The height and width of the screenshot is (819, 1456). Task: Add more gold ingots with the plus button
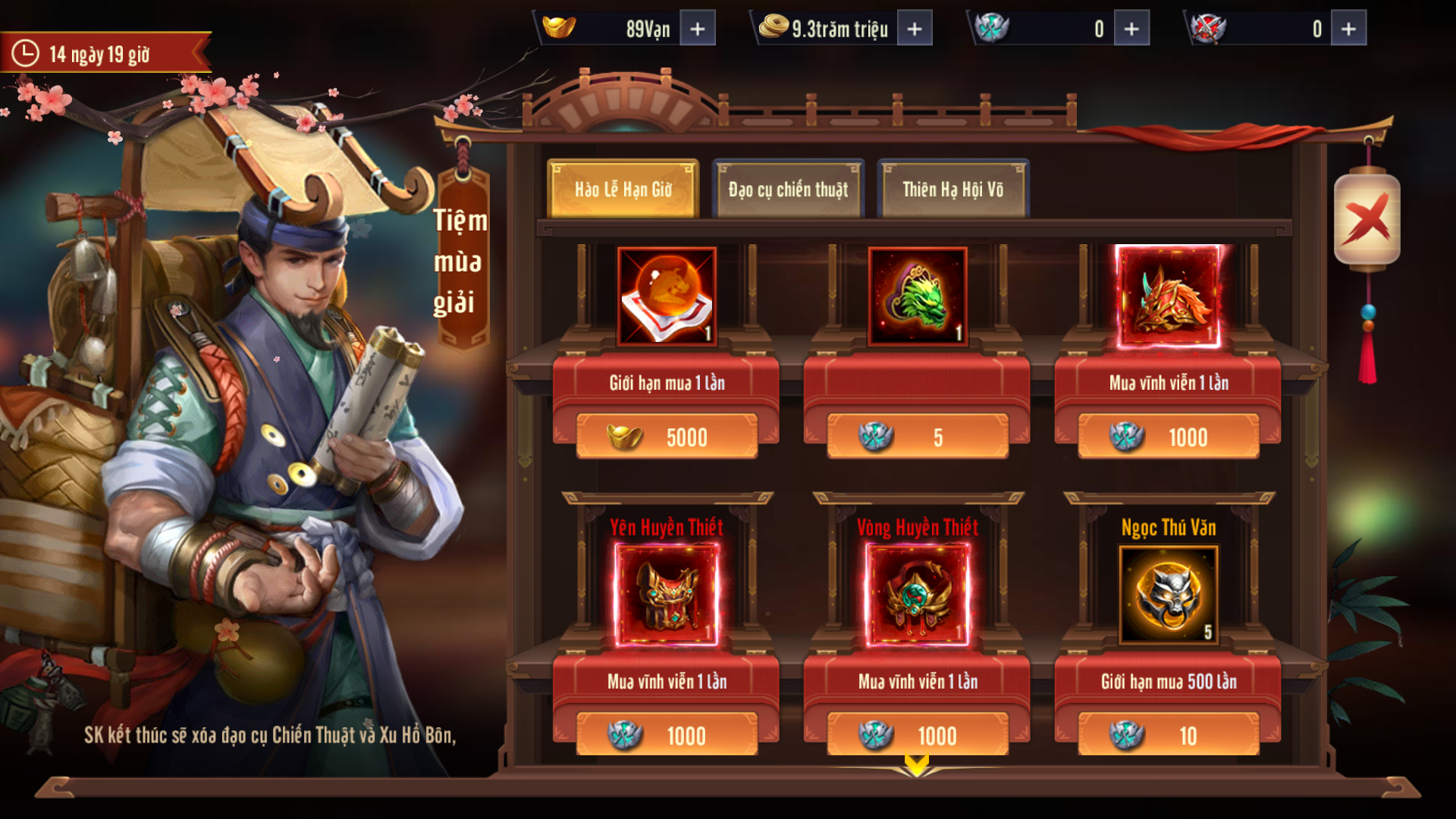698,29
